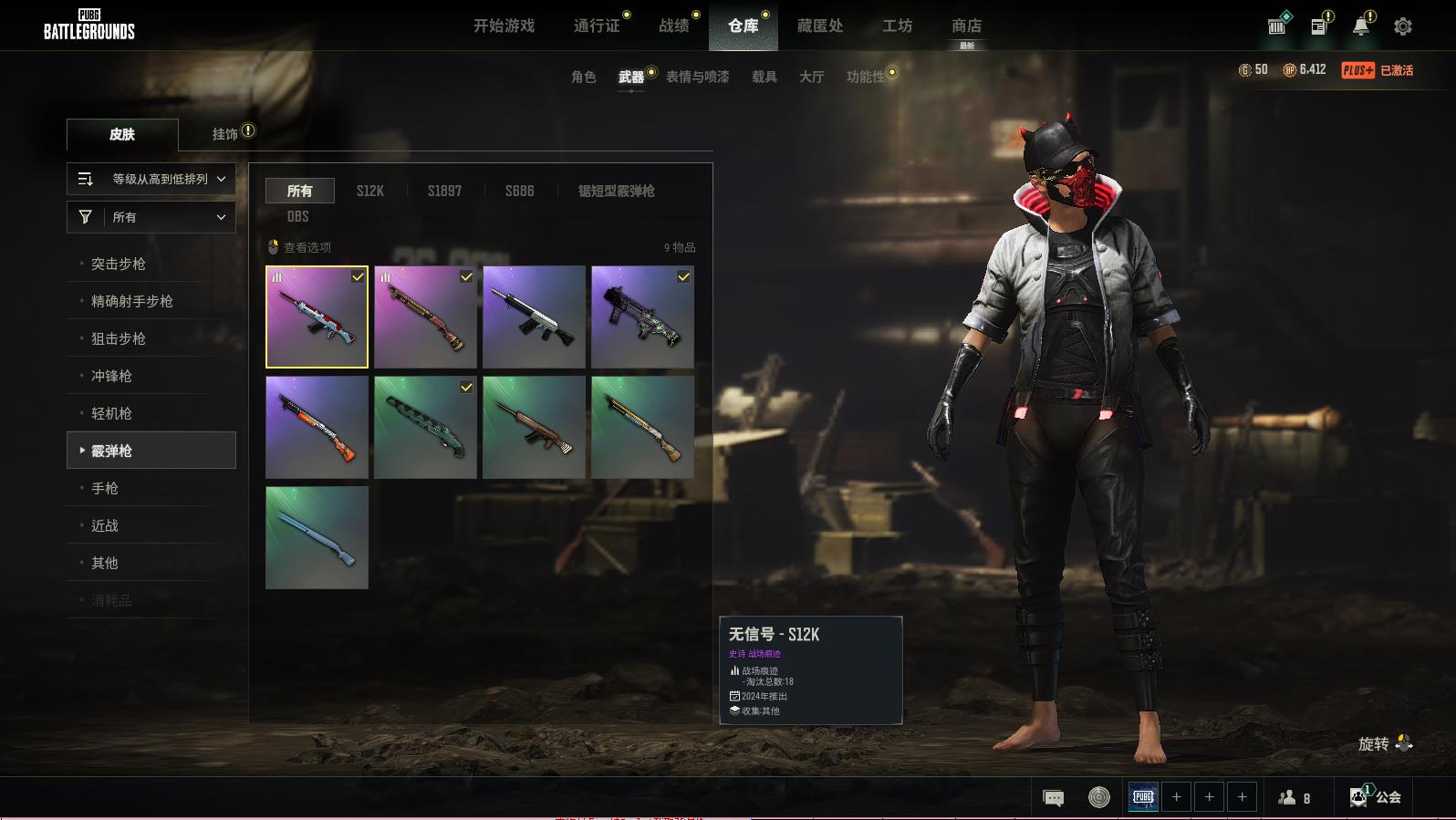This screenshot has width=1456, height=820.
Task: Choose the 手枪 category
Action: [x=105, y=488]
